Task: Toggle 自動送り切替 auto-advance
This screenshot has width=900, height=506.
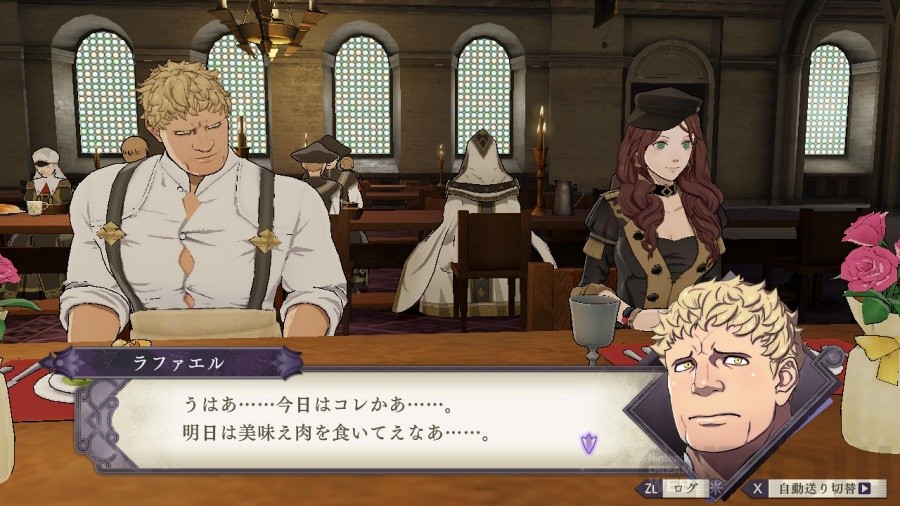Action: click(818, 489)
